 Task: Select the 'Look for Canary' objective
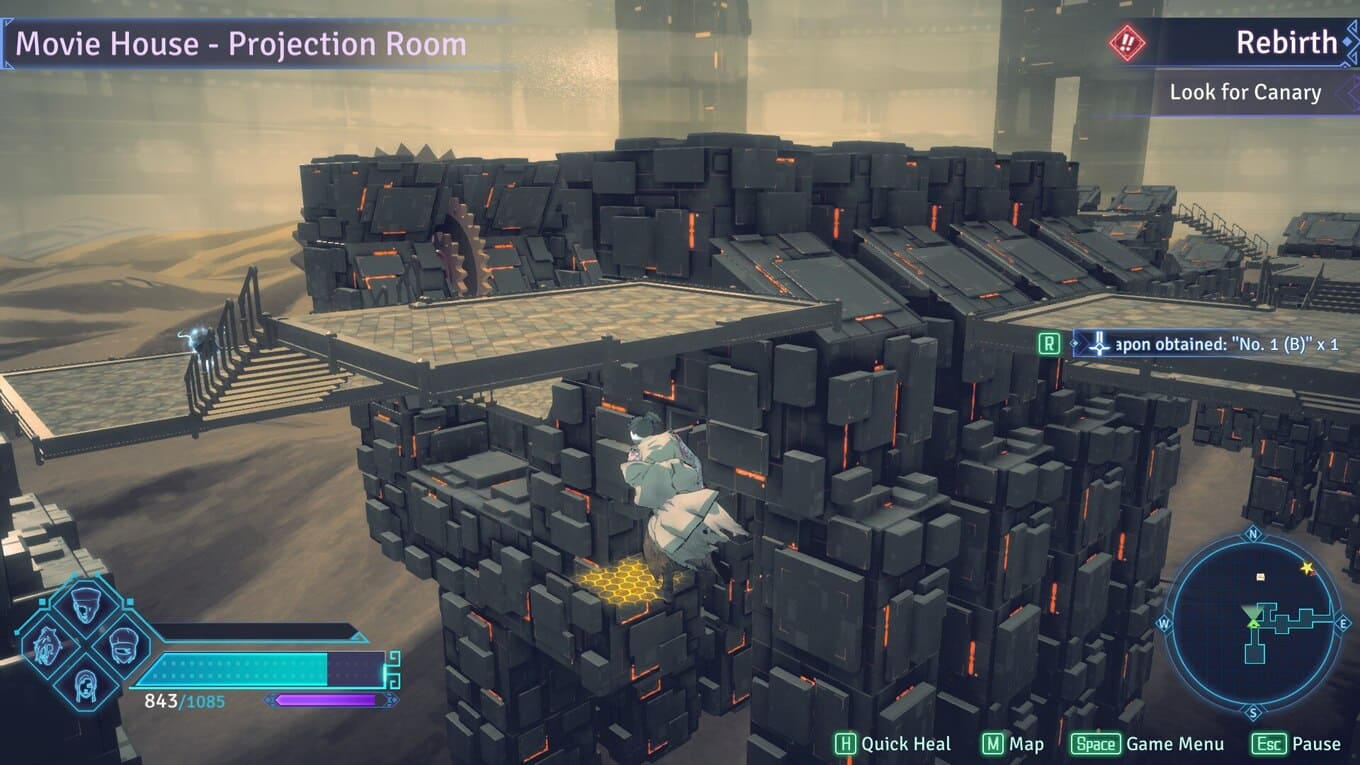[1245, 92]
